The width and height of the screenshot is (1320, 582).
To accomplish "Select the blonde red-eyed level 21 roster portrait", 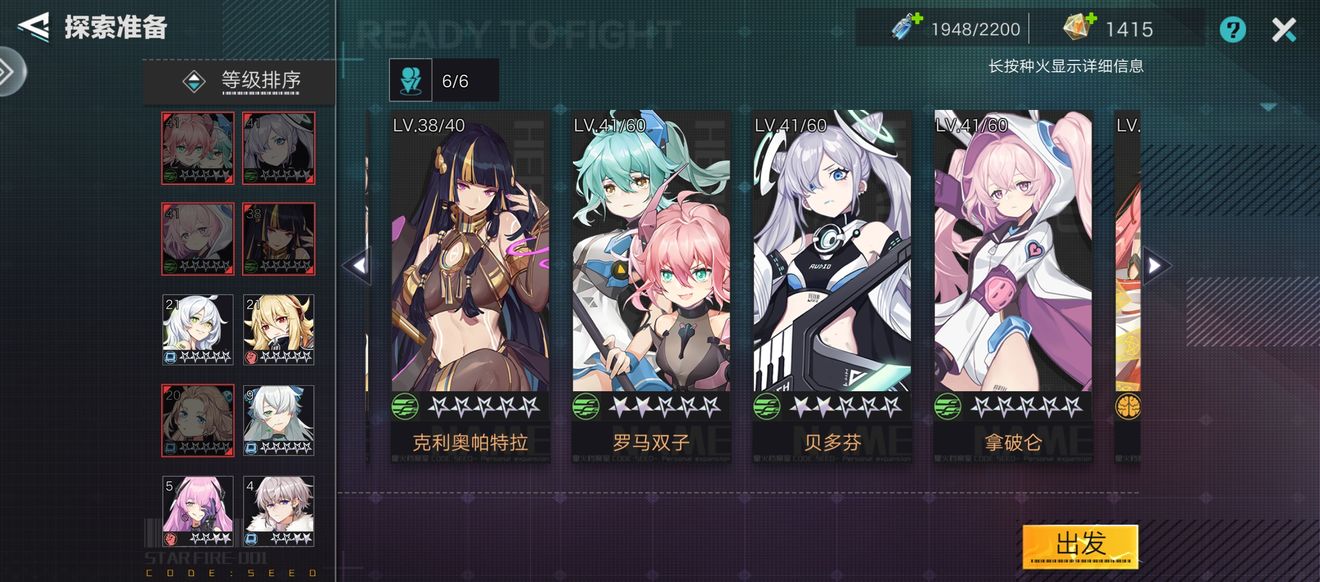I will click(278, 329).
